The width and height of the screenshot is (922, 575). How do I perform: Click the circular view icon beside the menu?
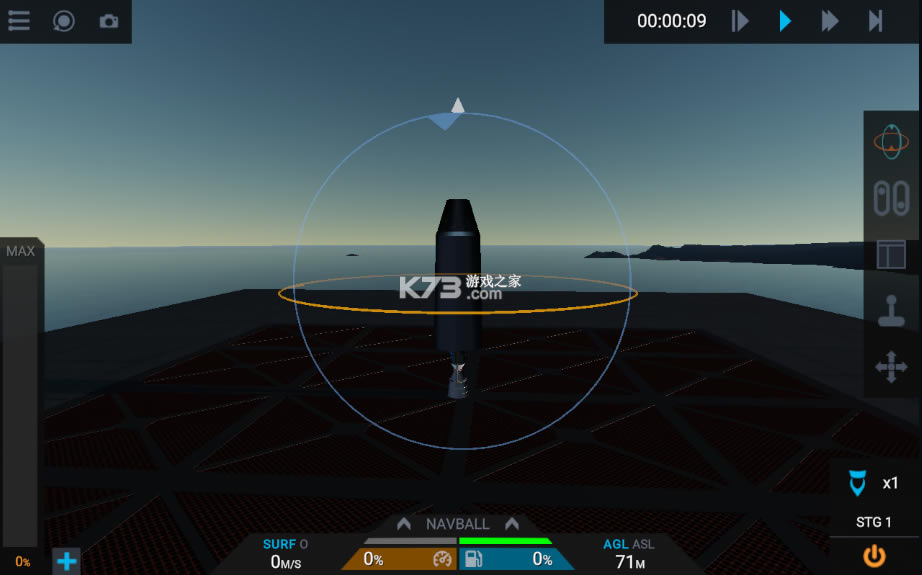64,21
